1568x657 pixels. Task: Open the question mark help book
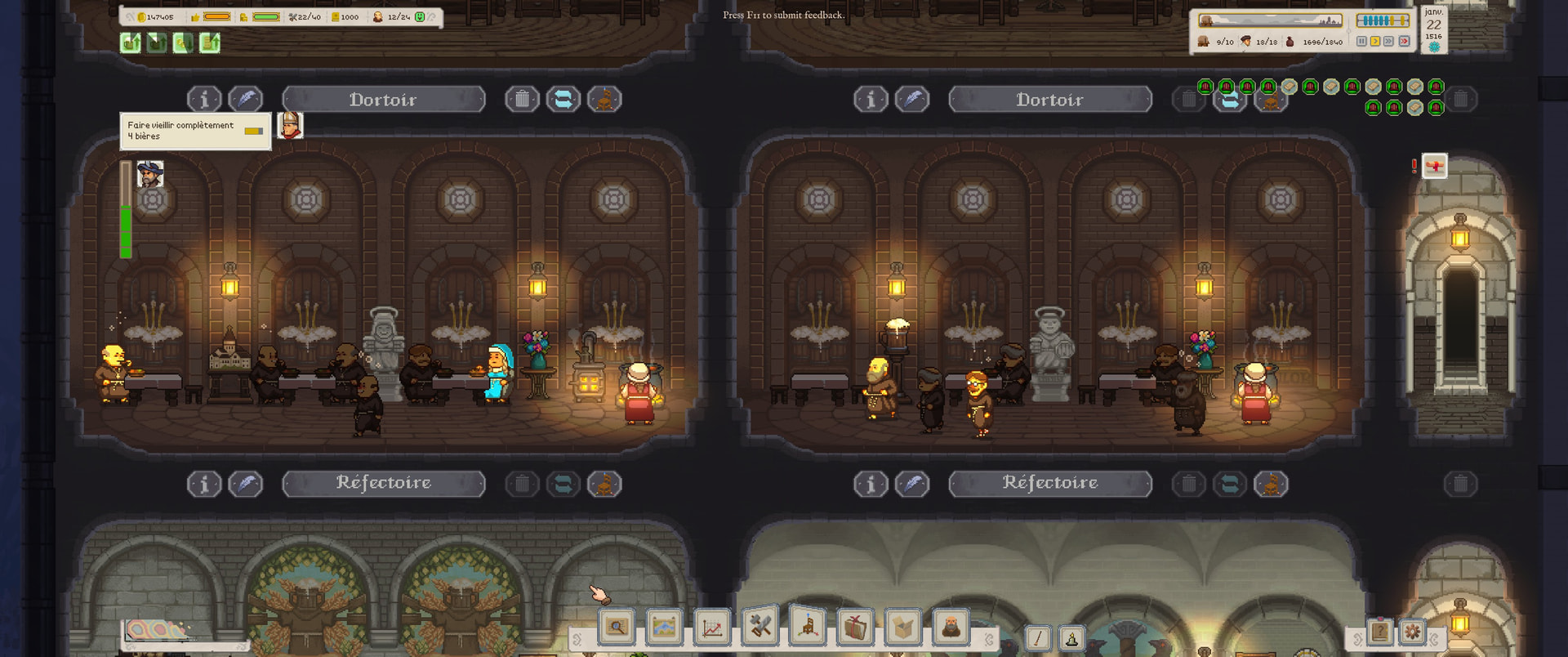(x=1380, y=632)
